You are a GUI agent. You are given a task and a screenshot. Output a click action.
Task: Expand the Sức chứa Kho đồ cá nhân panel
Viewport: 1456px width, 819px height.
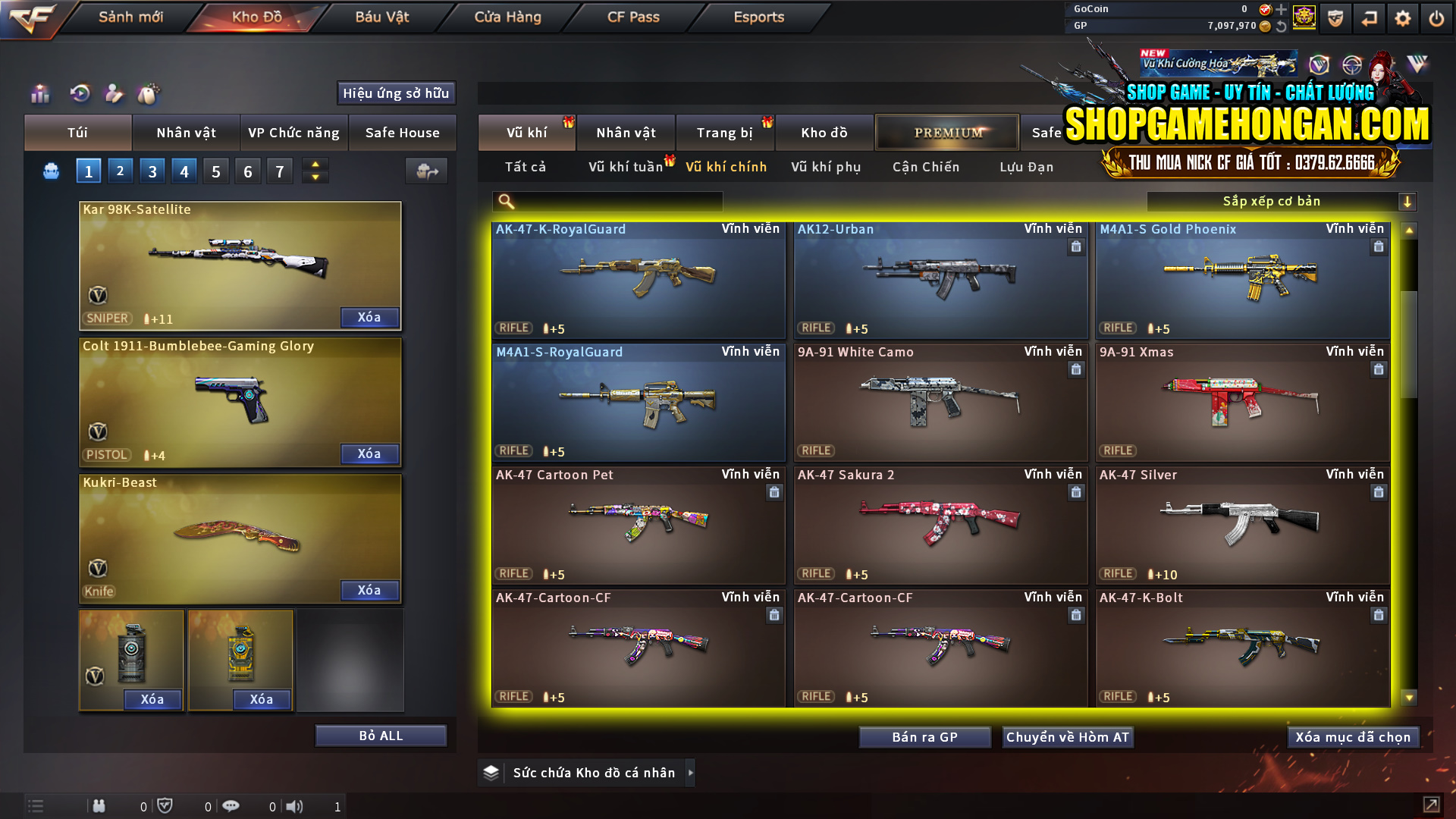pyautogui.click(x=691, y=773)
